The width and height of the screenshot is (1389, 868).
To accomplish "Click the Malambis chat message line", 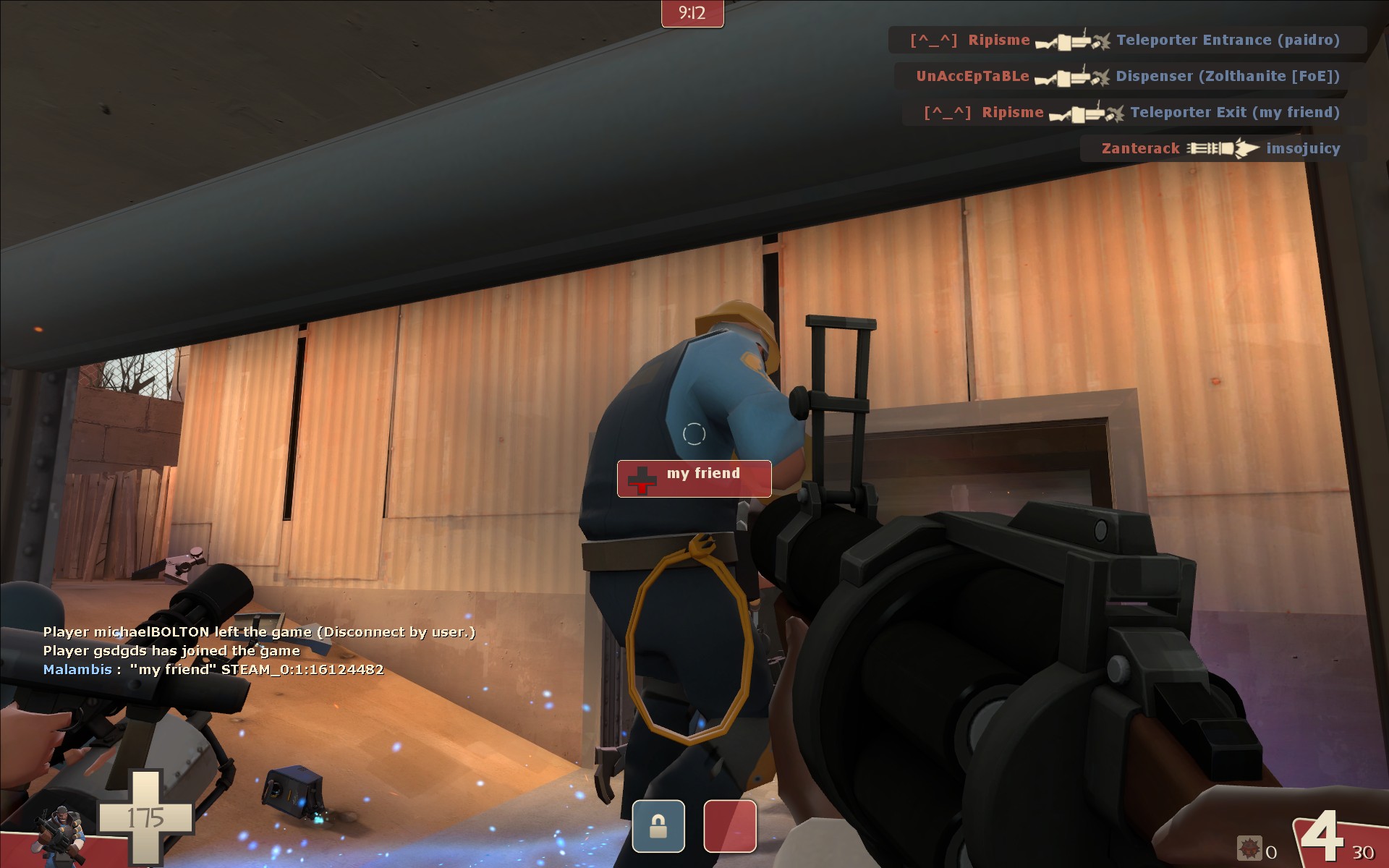I will click(213, 670).
